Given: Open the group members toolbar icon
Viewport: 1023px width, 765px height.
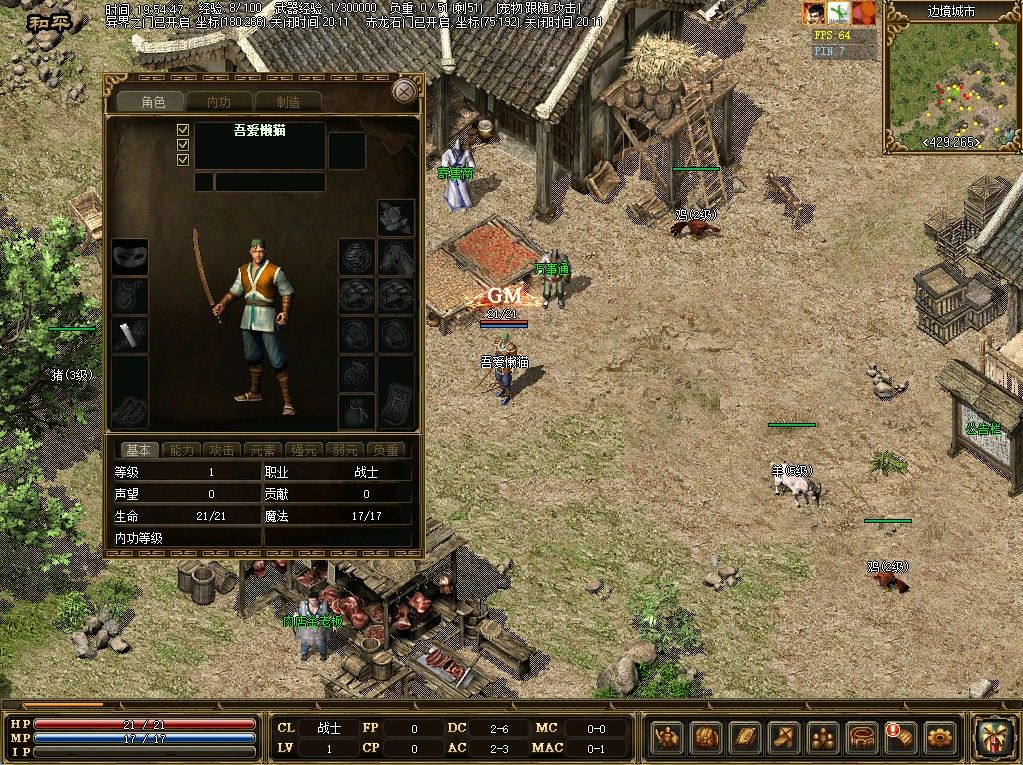Looking at the screenshot, I should click(x=823, y=738).
